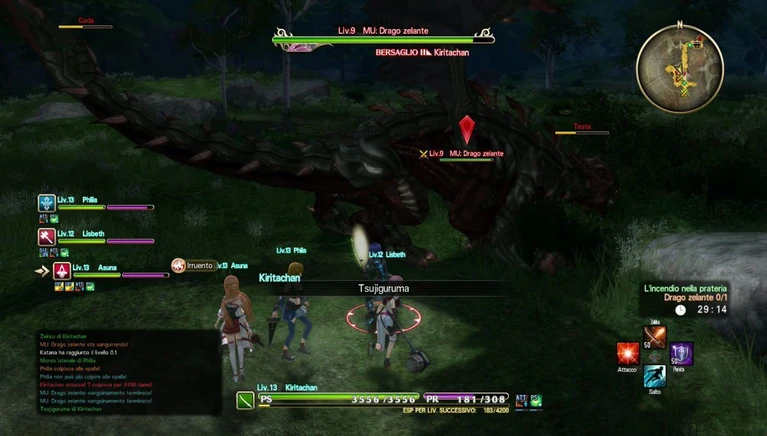Trigger the Parata purple shield skill
This screenshot has height=436, width=767.
[x=681, y=353]
